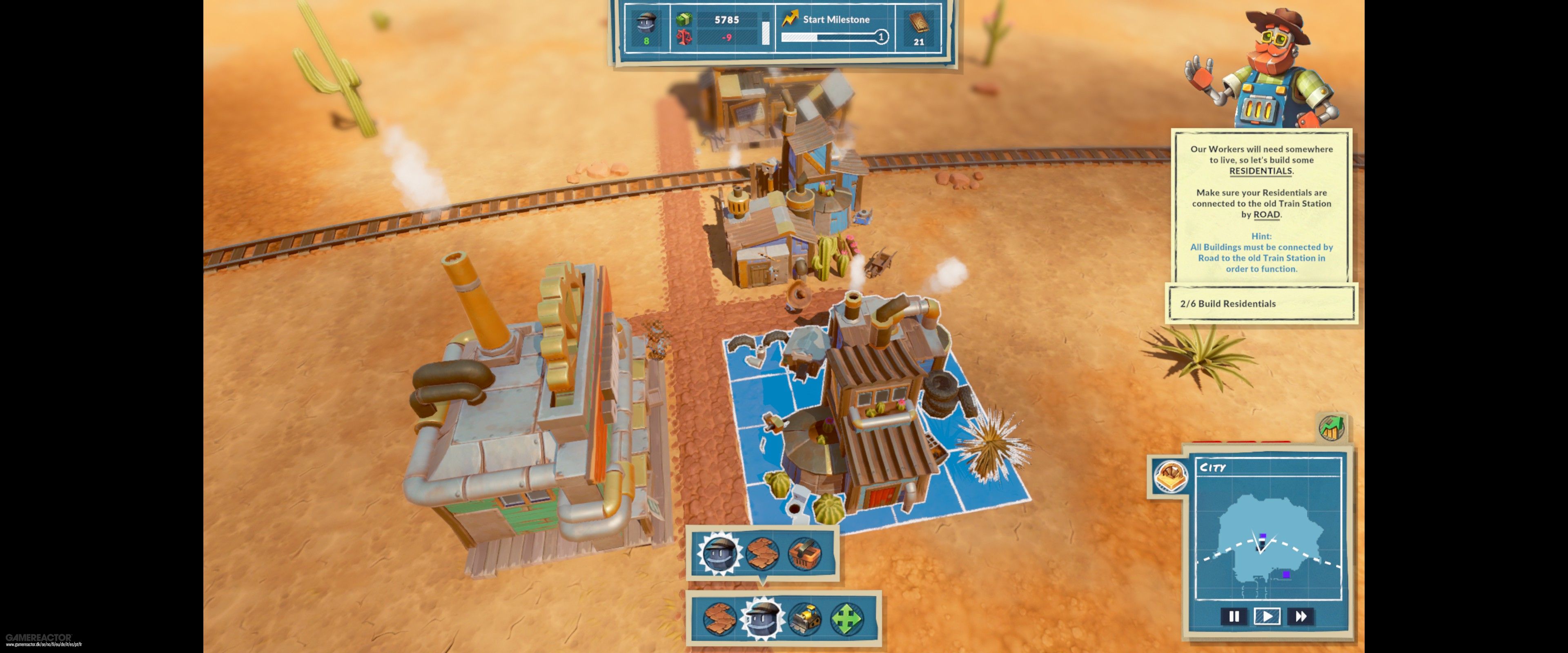Click the wagon wheel city tab icon
1568x653 pixels.
[x=1170, y=476]
